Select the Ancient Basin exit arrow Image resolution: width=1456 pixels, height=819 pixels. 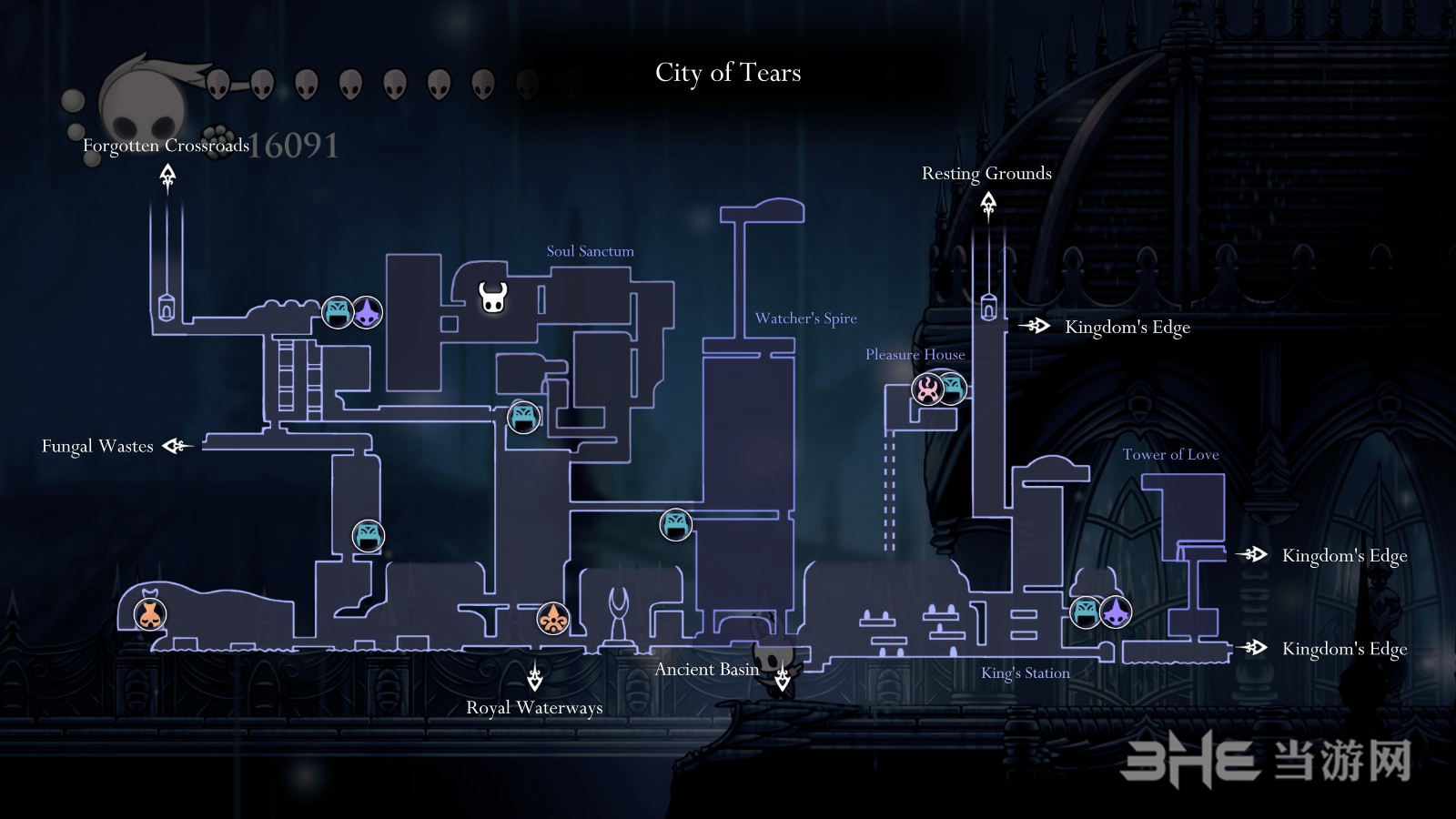783,678
